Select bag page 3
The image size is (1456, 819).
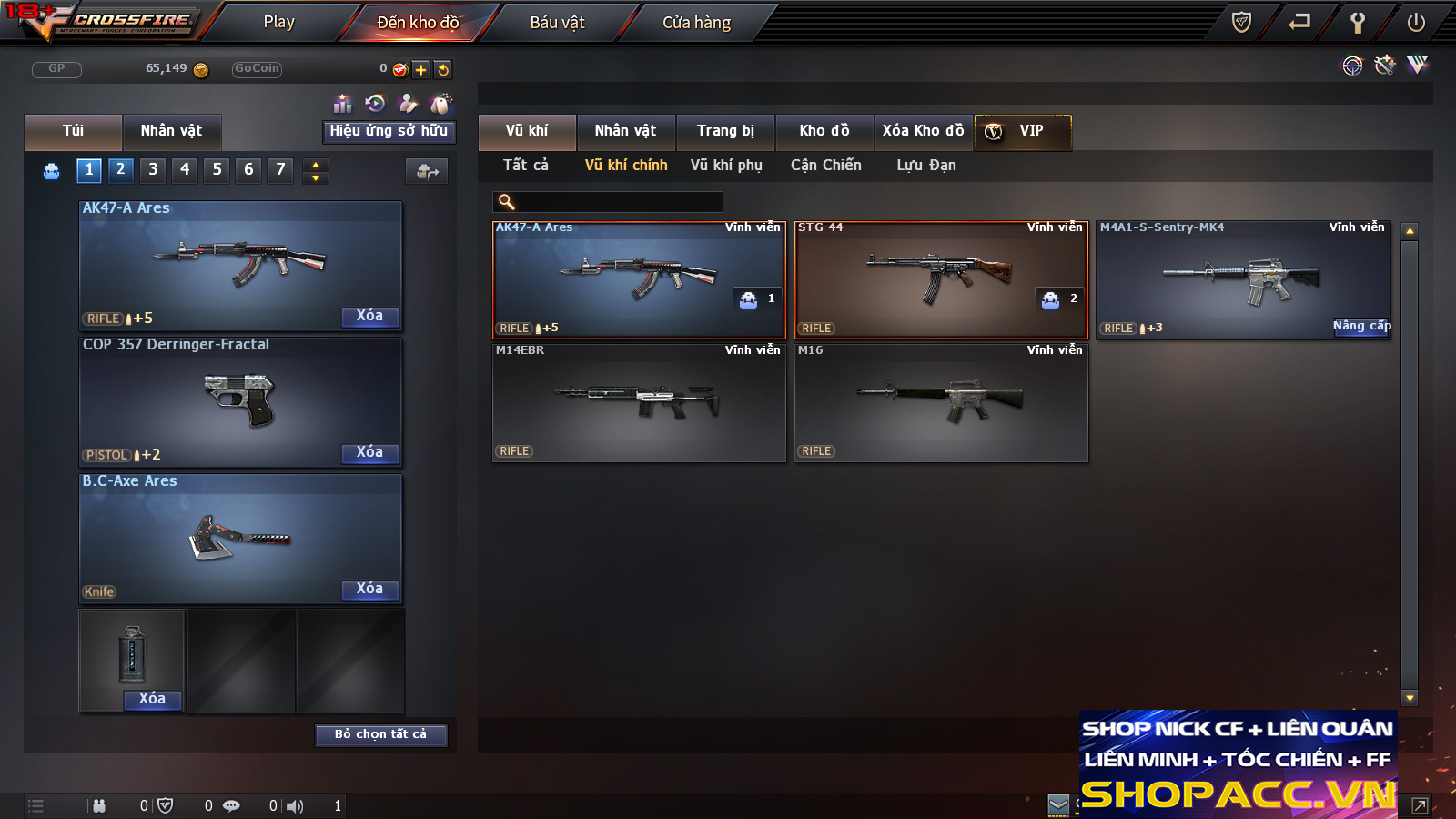click(153, 169)
